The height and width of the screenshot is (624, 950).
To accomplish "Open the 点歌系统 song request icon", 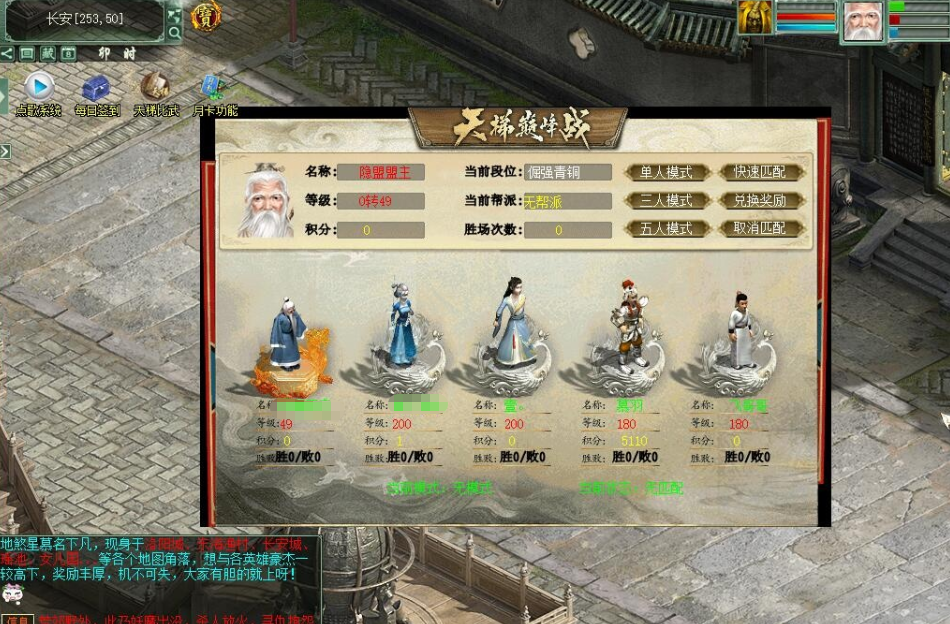I will (x=39, y=86).
